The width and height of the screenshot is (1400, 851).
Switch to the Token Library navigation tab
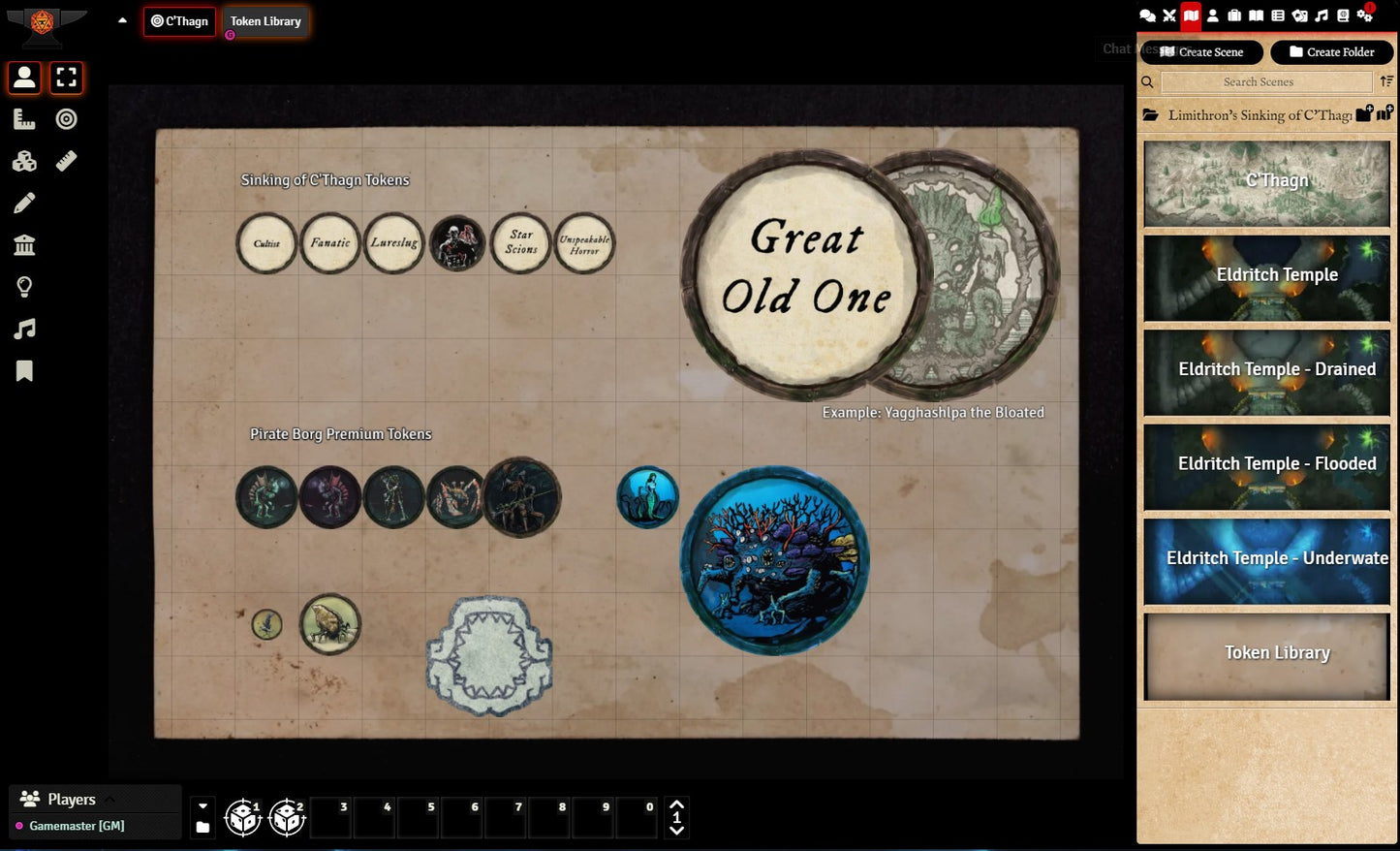click(x=265, y=21)
